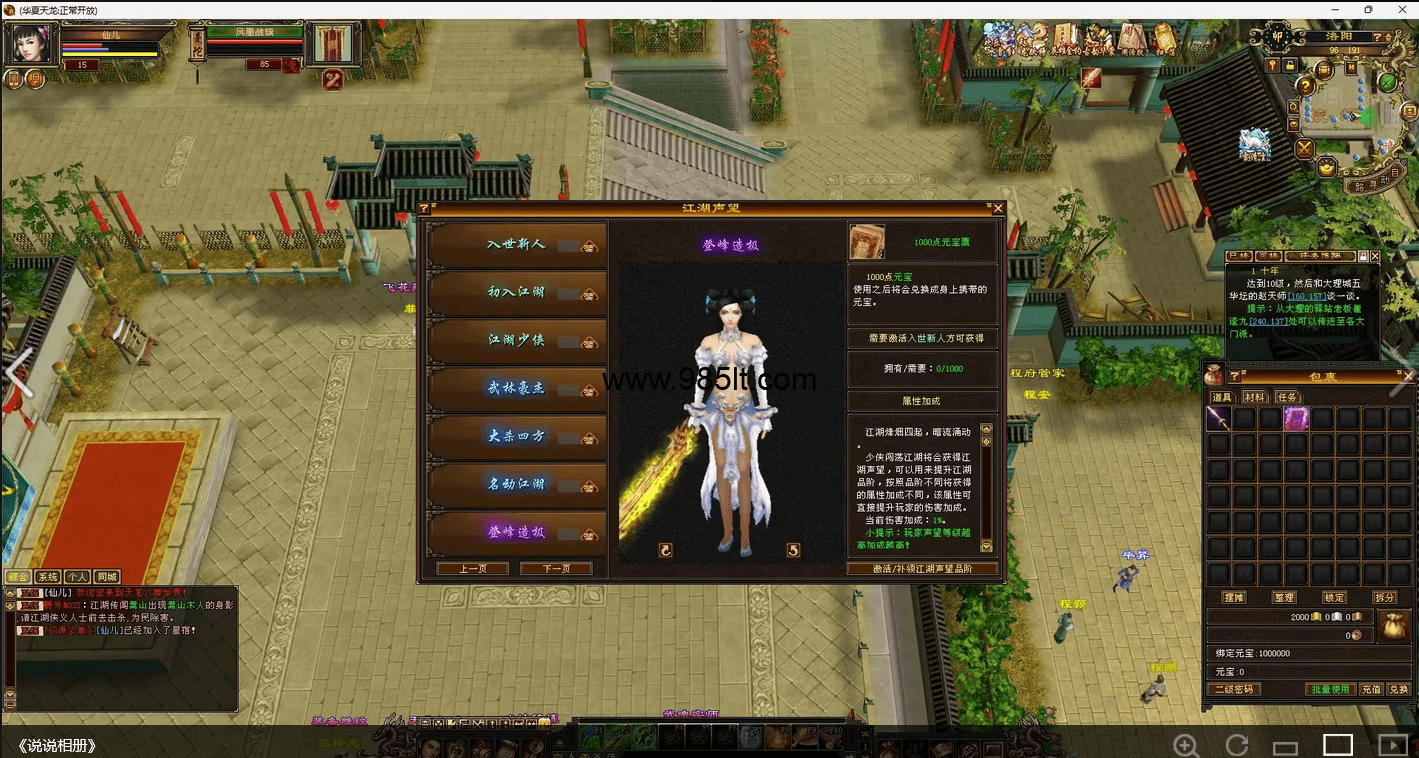Open 批量使用 batch use

[x=1331, y=689]
